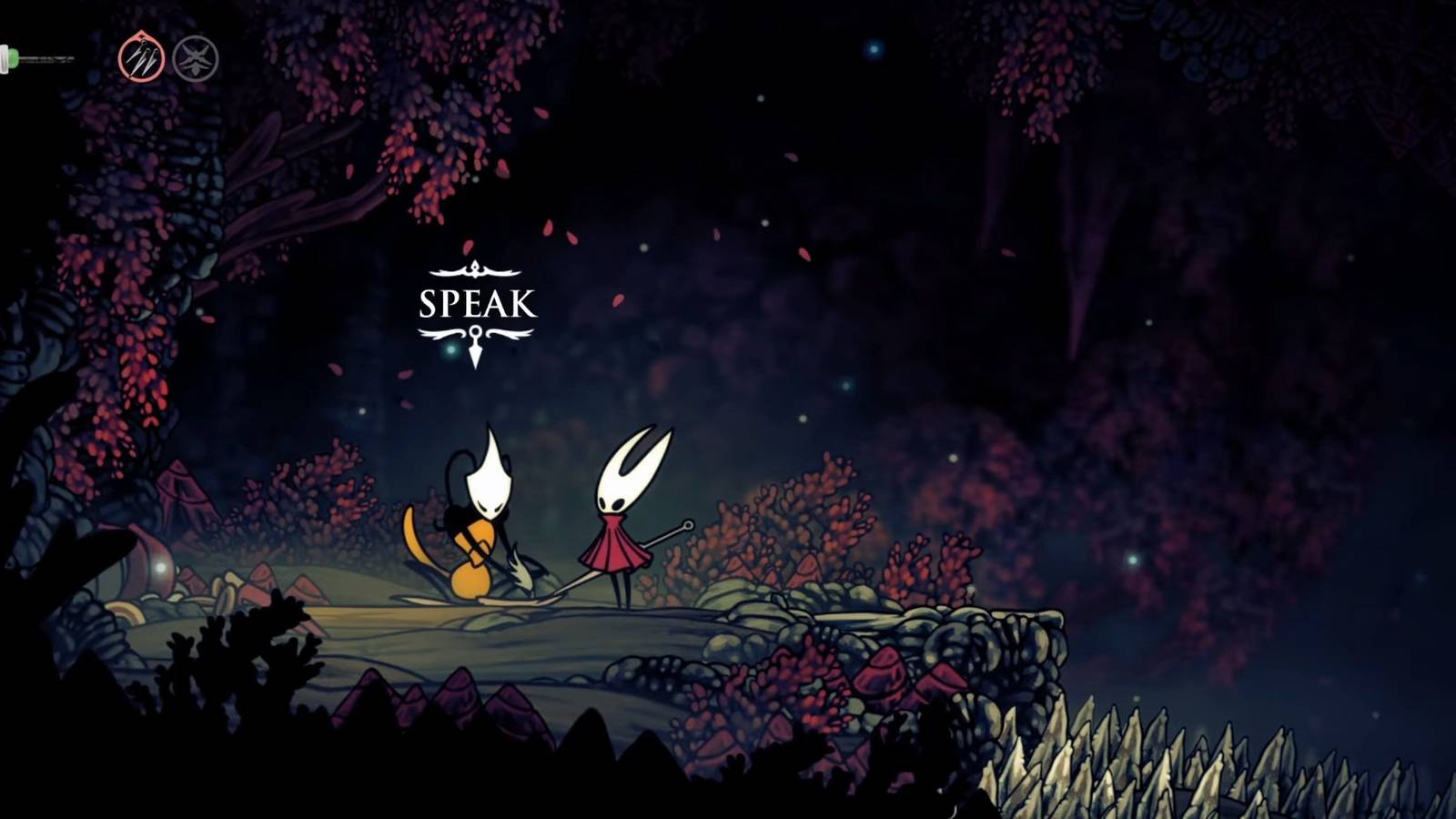
Task: Click the winged flourish beneath the SPEAK text
Action: pyautogui.click(x=474, y=332)
